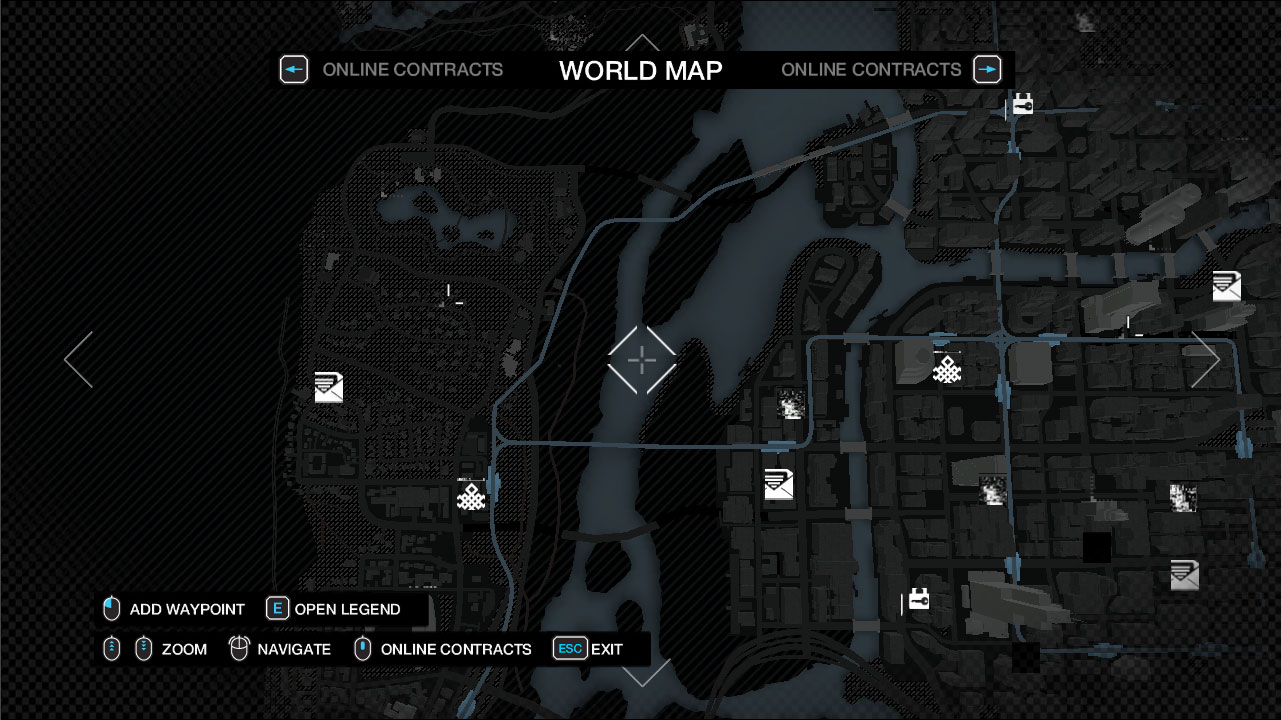The width and height of the screenshot is (1281, 720).
Task: Select the envelope marker on the western island
Action: (329, 387)
